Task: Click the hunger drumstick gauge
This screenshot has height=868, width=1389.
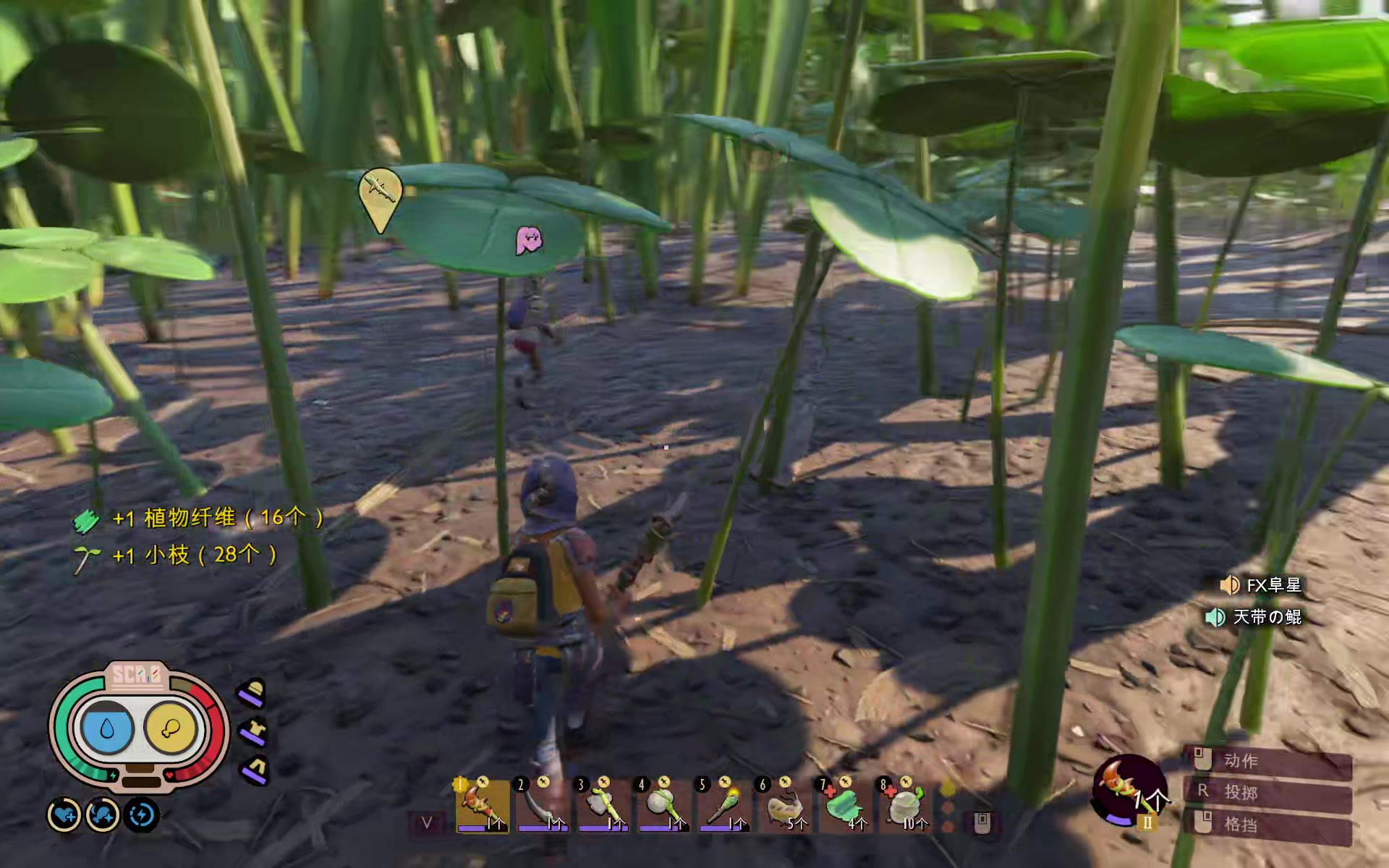Action: 171,728
